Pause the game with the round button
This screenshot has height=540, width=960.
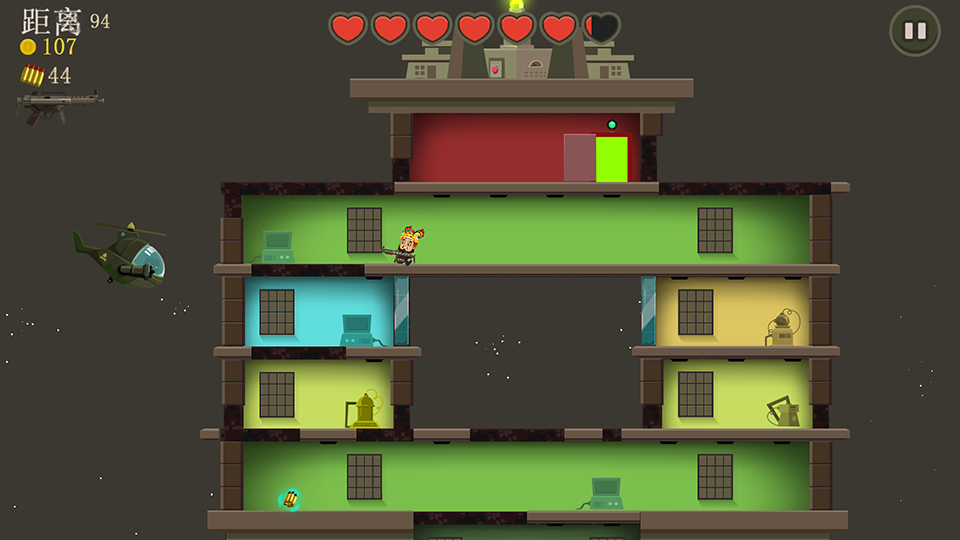coord(915,31)
